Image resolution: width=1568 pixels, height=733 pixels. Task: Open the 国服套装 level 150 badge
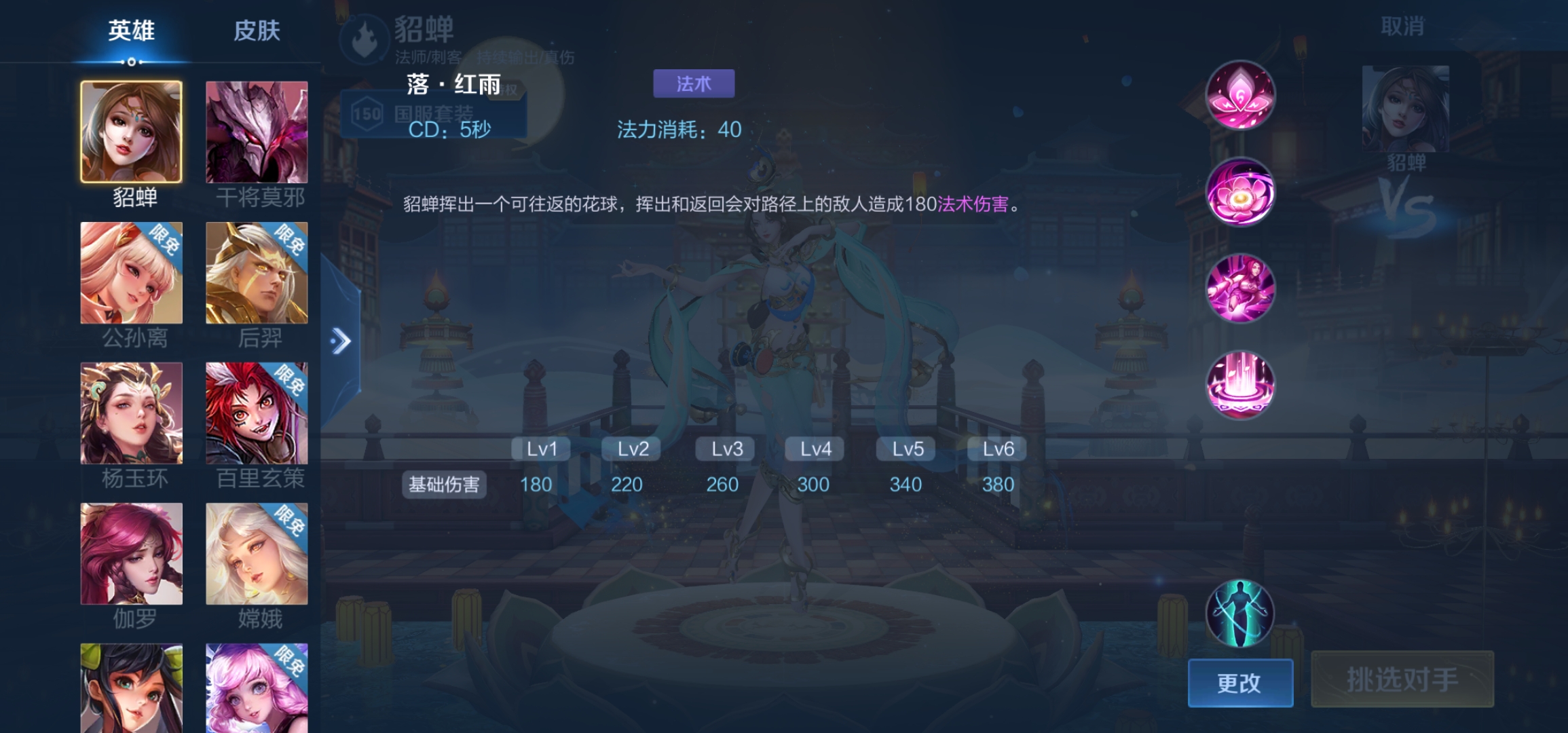(434, 111)
